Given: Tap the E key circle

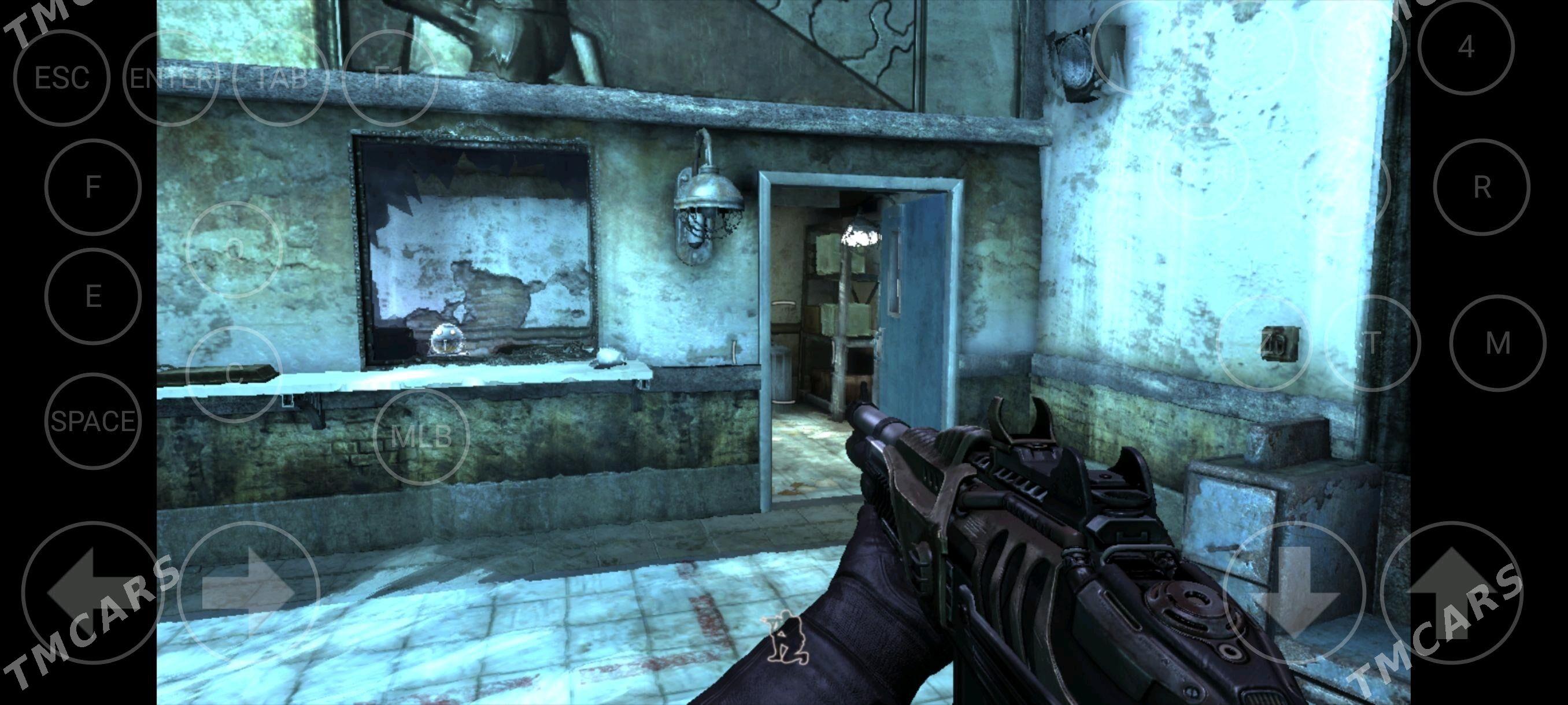Looking at the screenshot, I should pos(93,296).
